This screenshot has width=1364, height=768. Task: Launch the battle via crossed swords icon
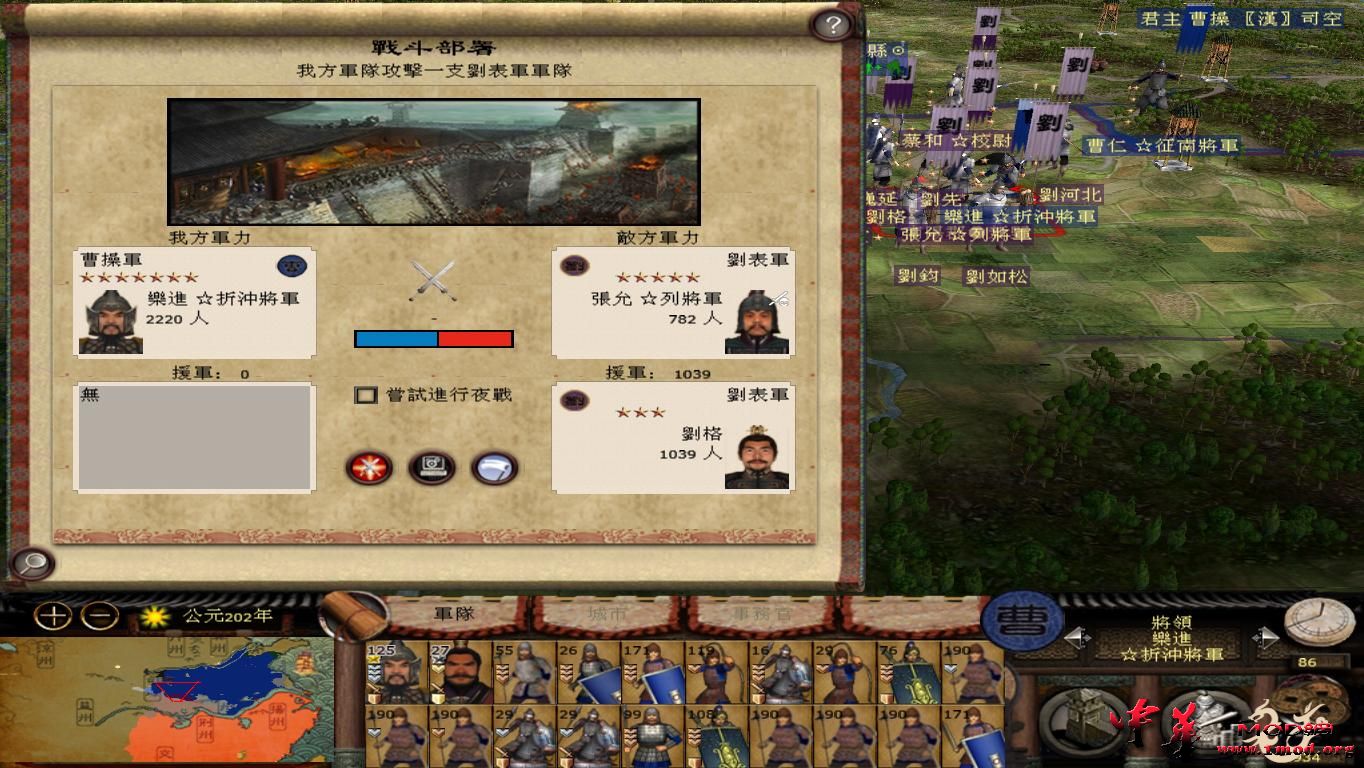point(371,468)
